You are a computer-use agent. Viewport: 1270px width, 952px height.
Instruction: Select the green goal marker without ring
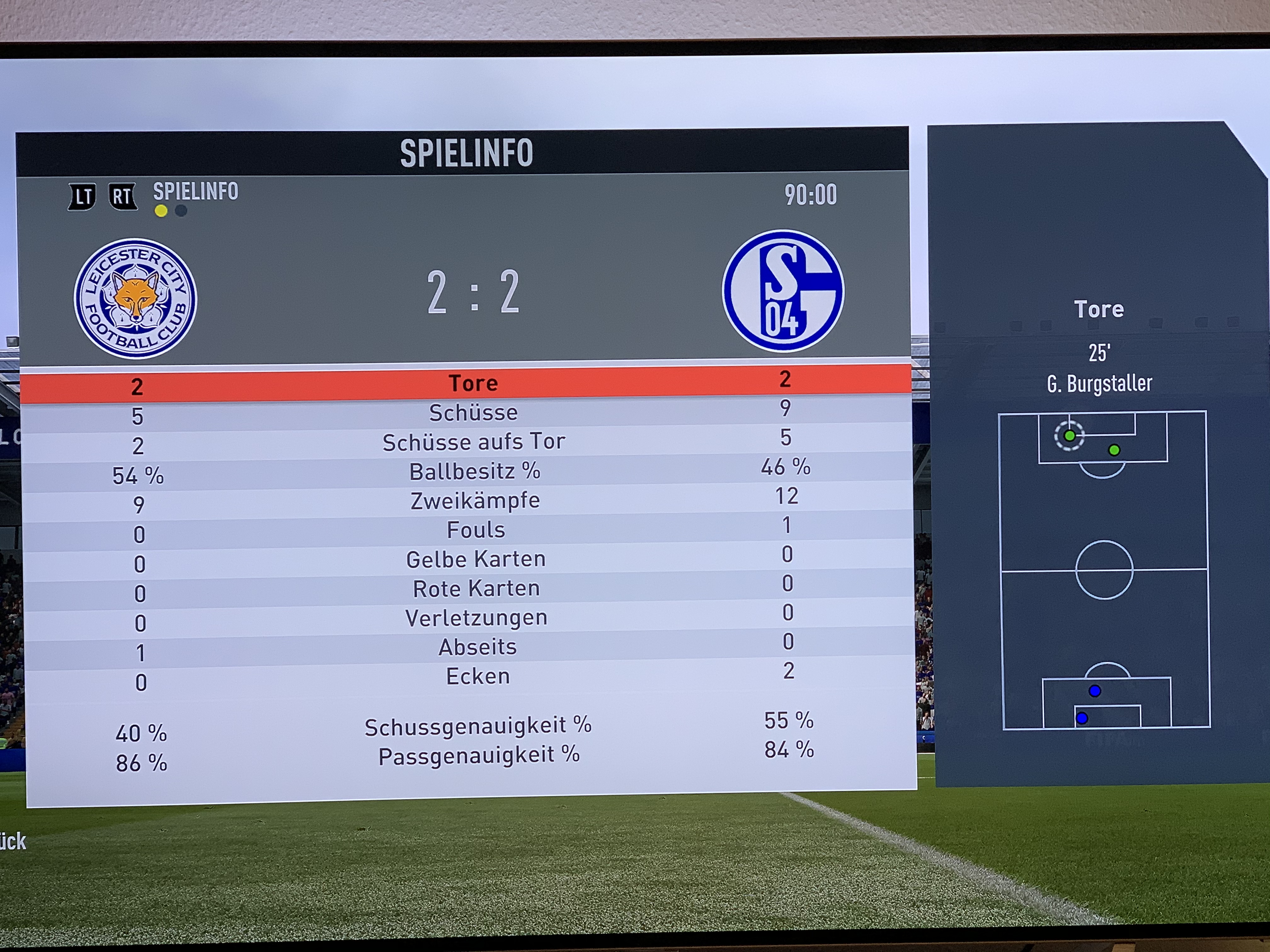[x=1114, y=450]
